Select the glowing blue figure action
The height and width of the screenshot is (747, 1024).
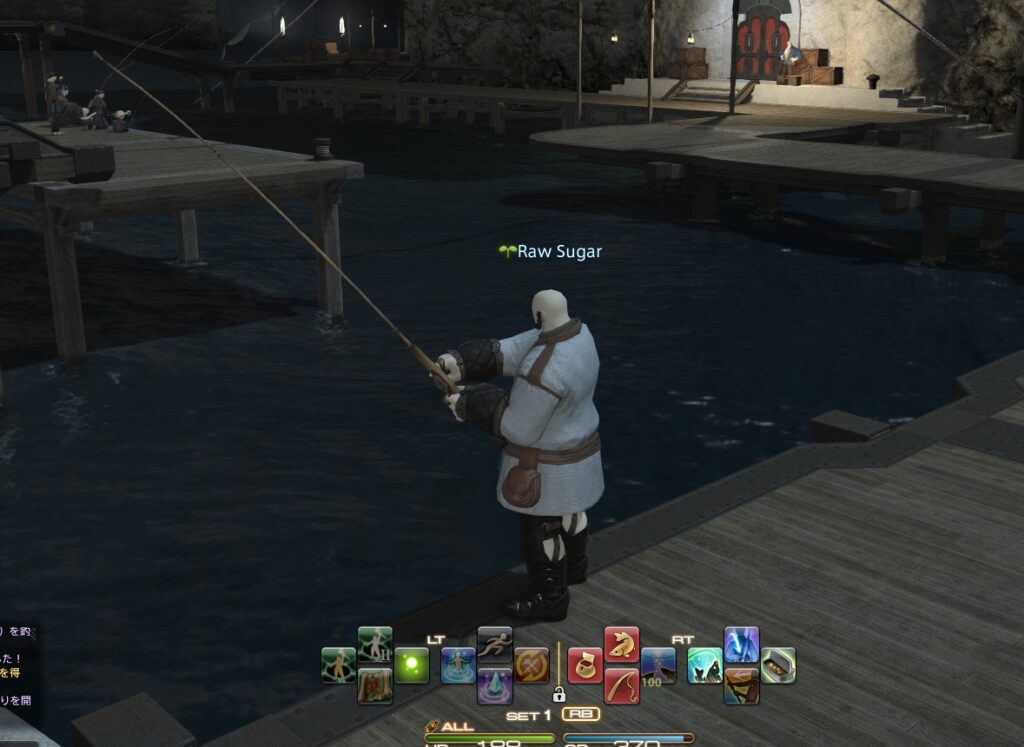pyautogui.click(x=458, y=665)
